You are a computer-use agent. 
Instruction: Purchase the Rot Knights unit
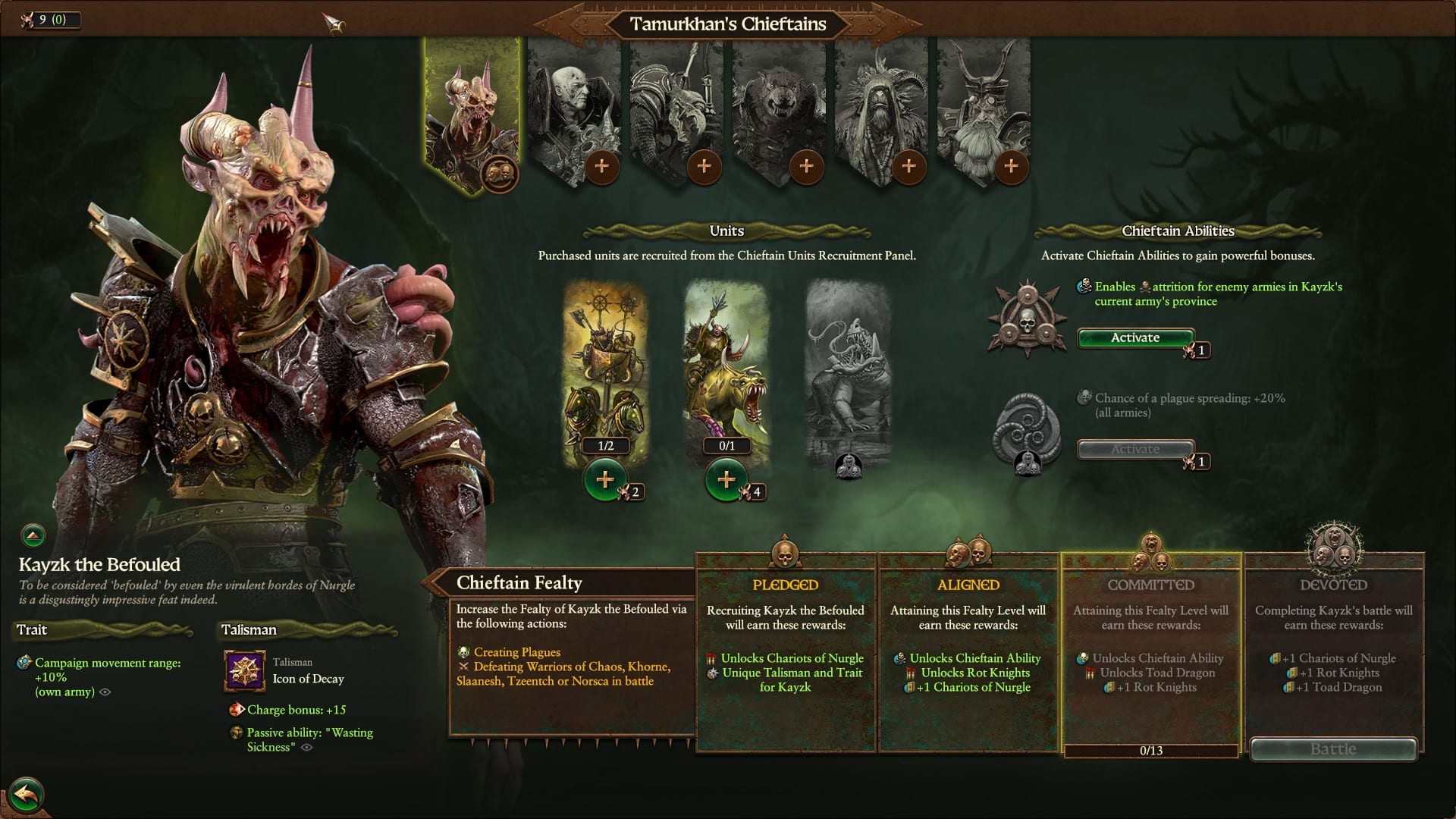pos(726,480)
